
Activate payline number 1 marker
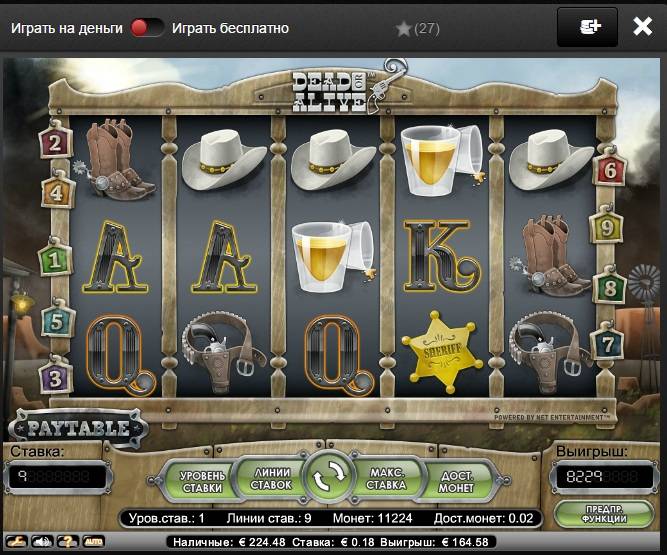(54, 260)
